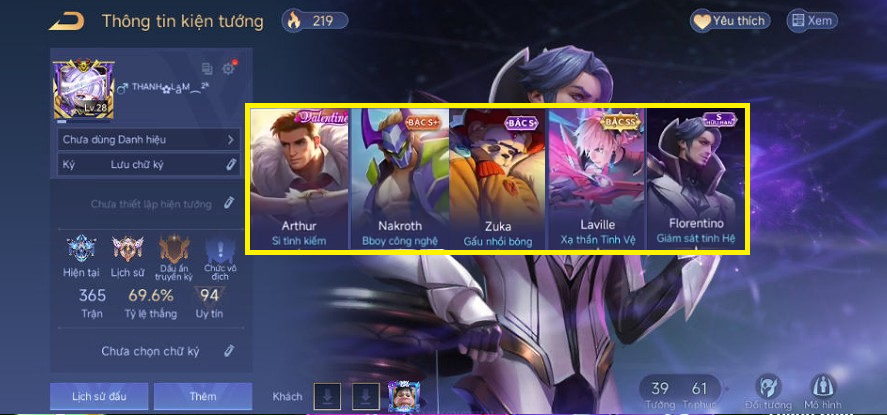View the Lịch sử rank badge
This screenshot has width=887, height=415.
pyautogui.click(x=127, y=252)
